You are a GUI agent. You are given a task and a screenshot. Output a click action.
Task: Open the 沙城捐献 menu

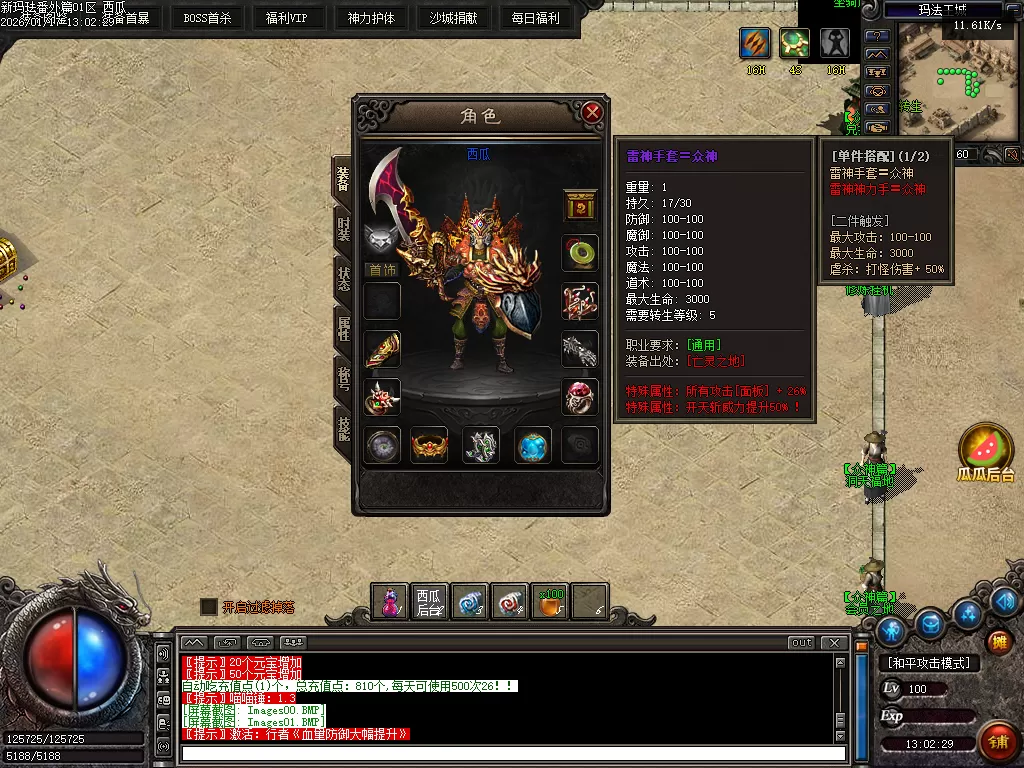pyautogui.click(x=454, y=18)
